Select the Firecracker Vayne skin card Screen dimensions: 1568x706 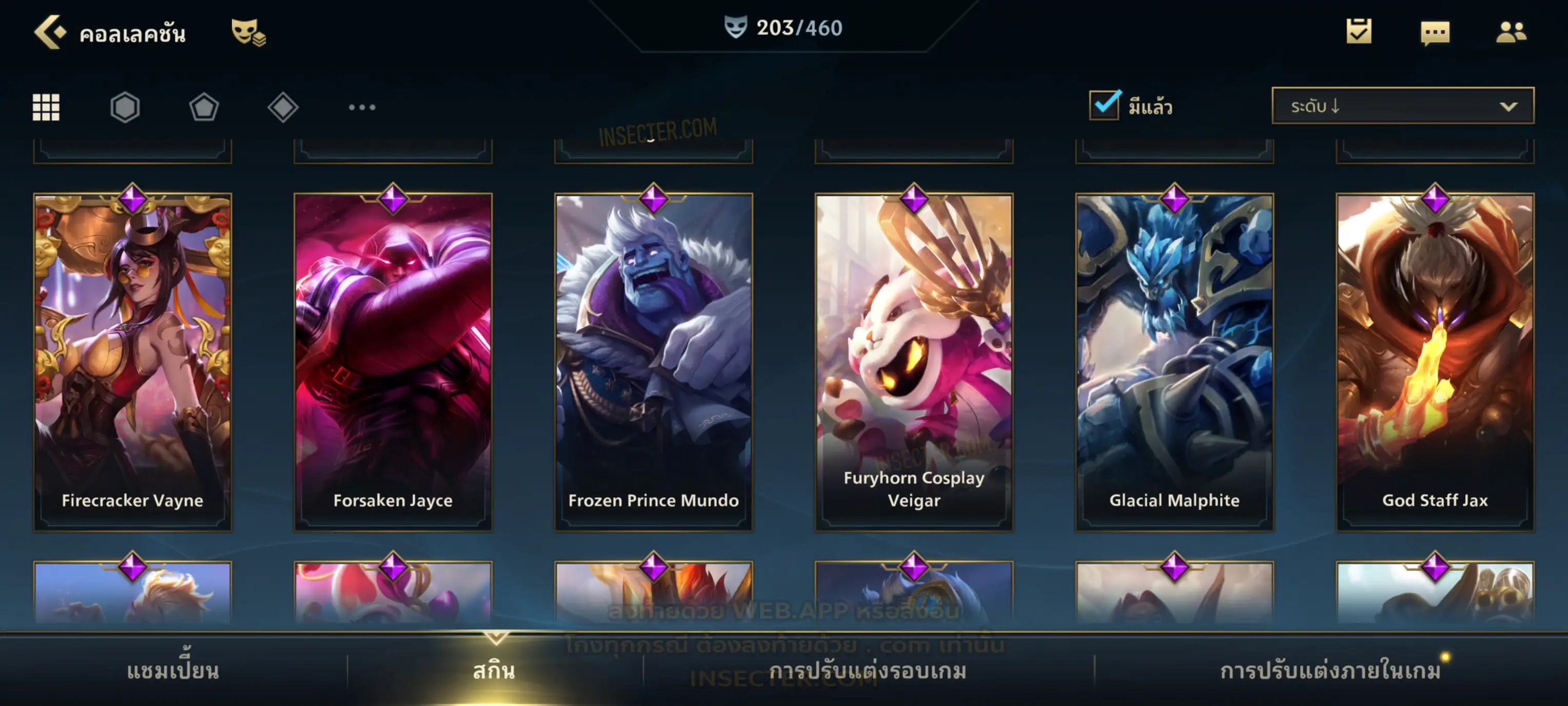[133, 362]
